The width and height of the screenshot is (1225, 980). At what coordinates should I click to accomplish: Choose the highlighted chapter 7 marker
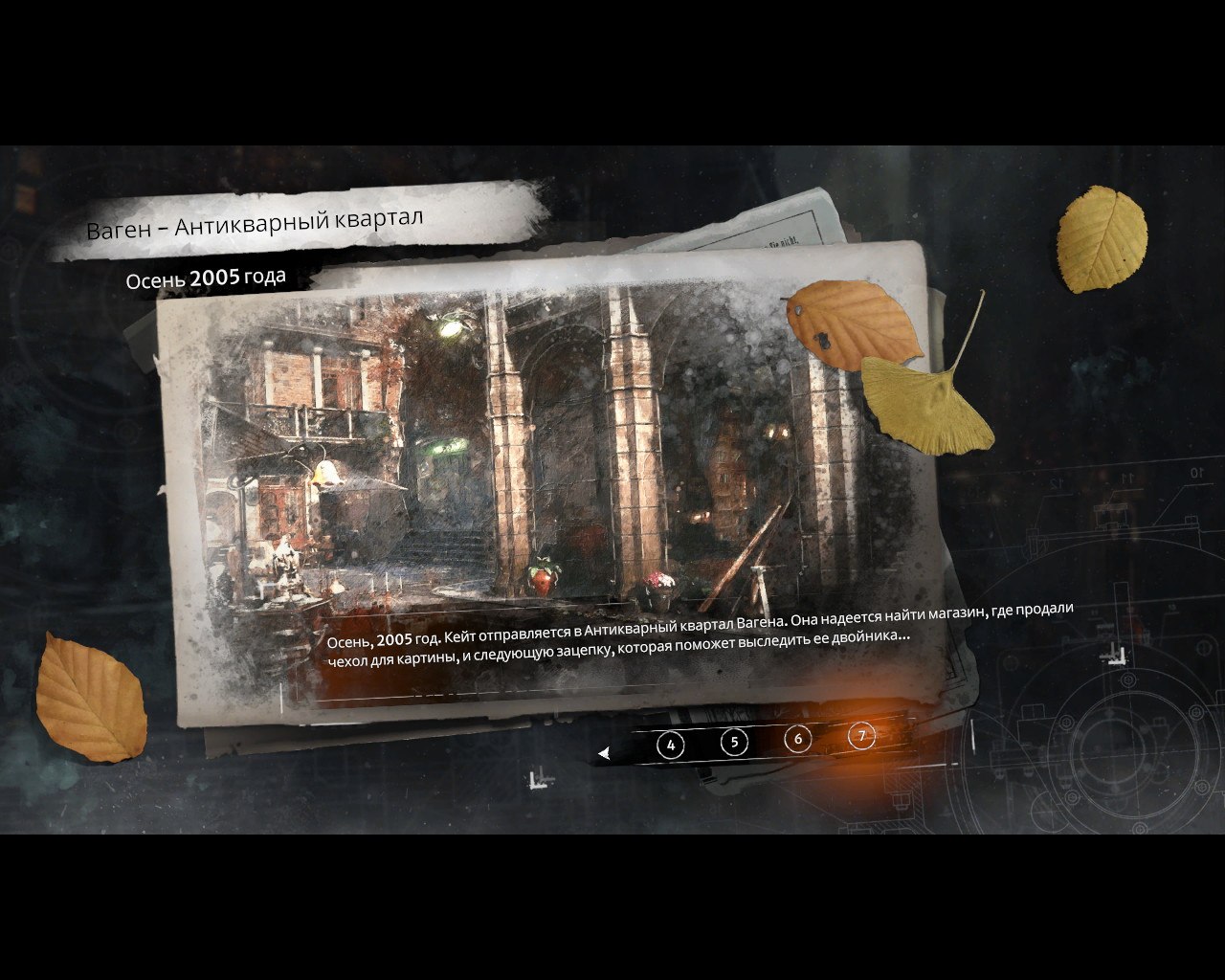[x=862, y=735]
